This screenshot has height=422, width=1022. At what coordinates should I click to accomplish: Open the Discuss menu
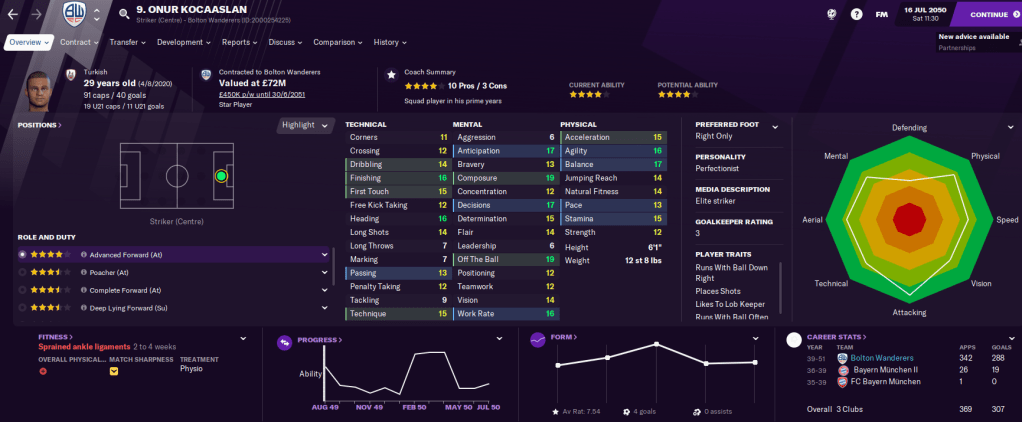pos(285,43)
